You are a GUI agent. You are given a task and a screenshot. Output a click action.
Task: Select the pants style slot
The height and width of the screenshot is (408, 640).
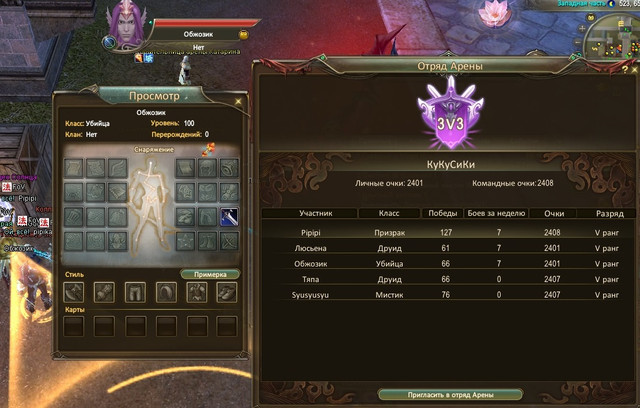coord(135,292)
